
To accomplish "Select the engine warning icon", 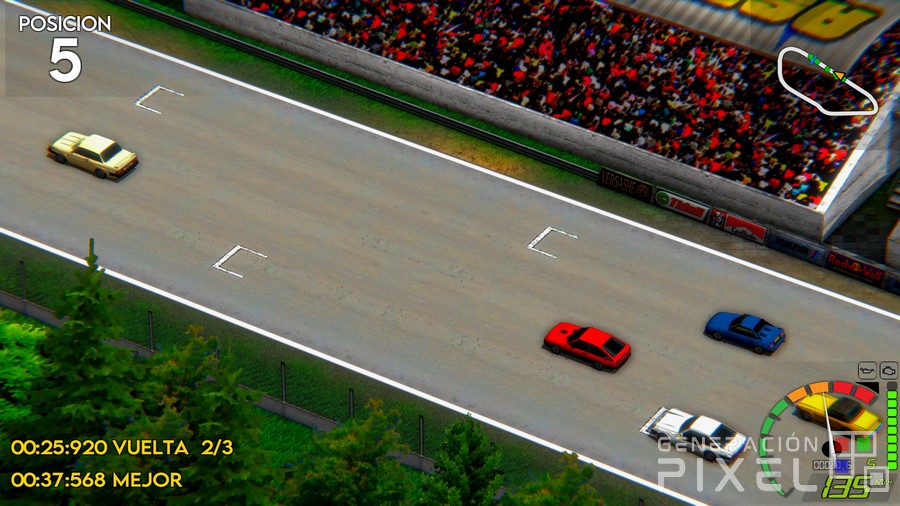I will pos(888,370).
